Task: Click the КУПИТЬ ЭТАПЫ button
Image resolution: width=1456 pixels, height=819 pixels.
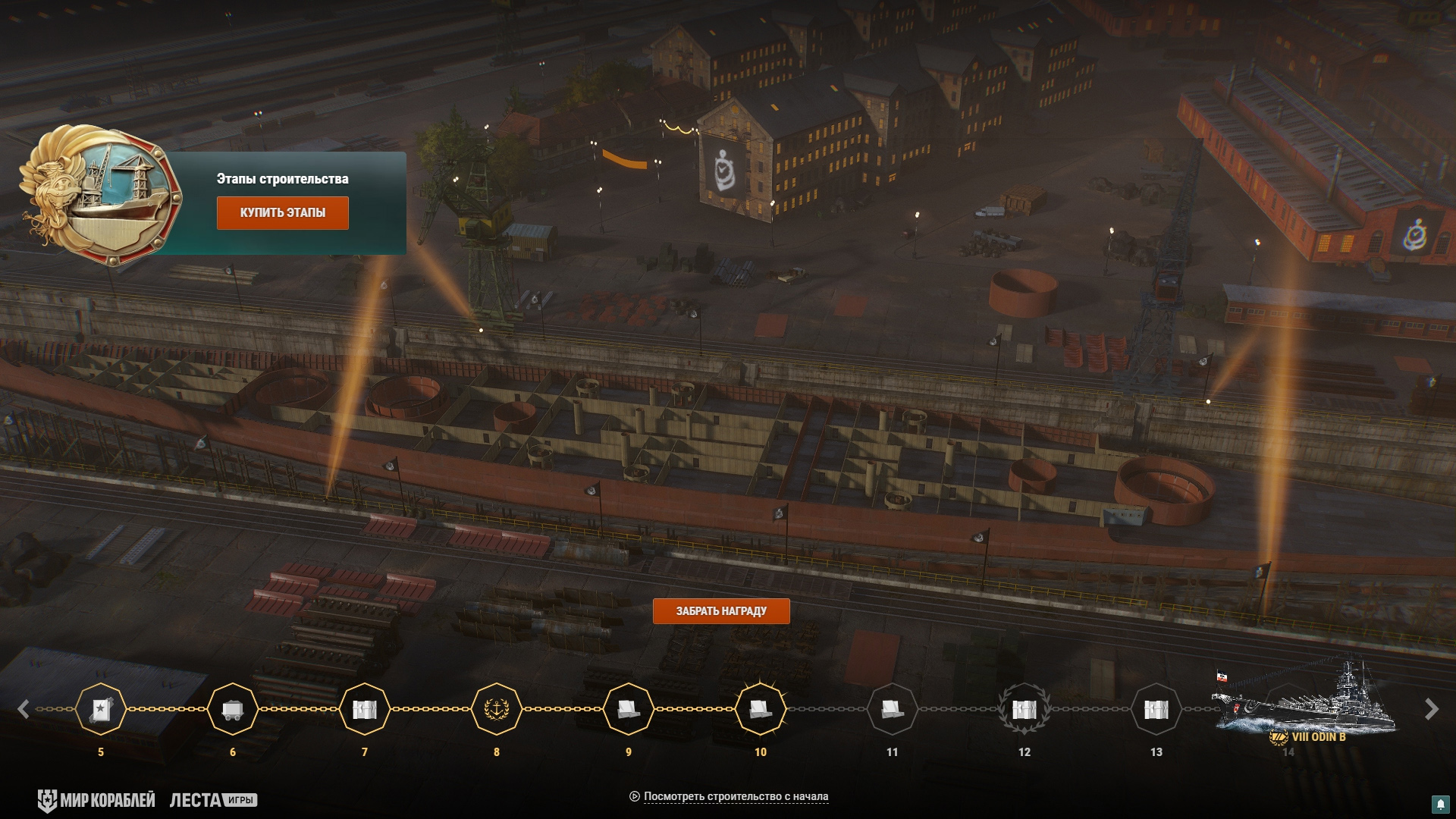Action: tap(282, 213)
